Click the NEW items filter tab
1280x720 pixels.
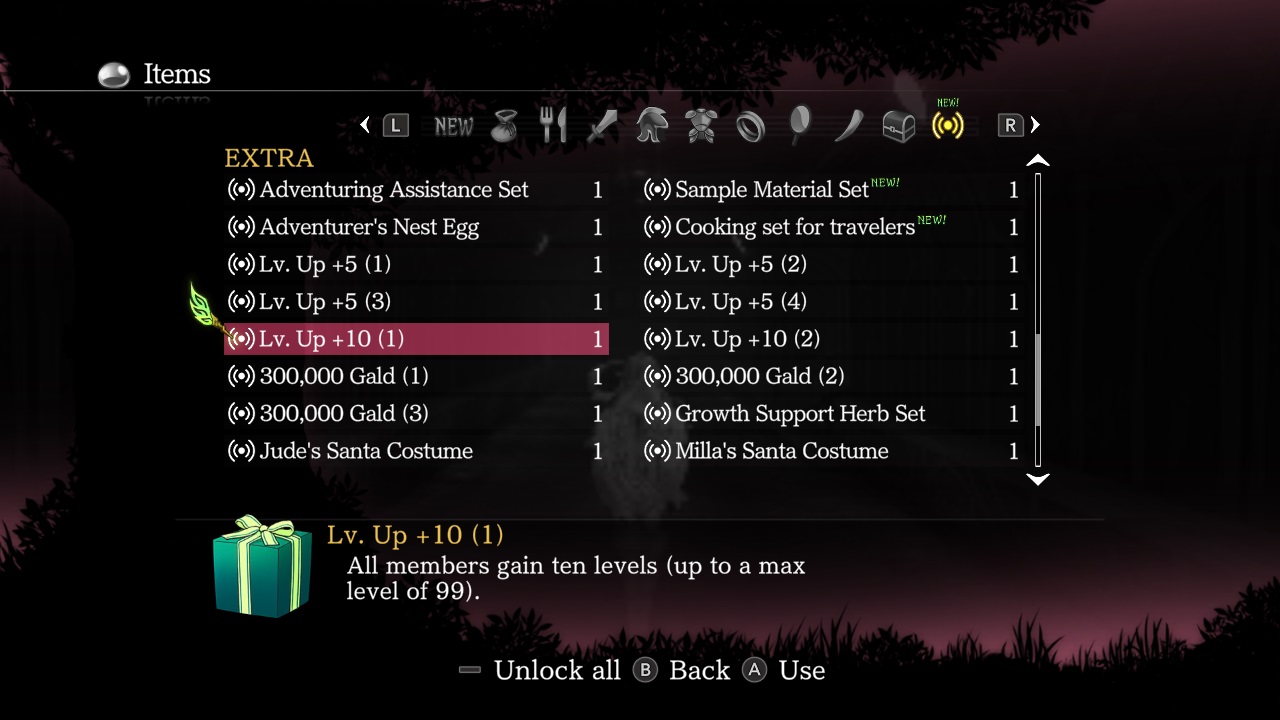[453, 125]
